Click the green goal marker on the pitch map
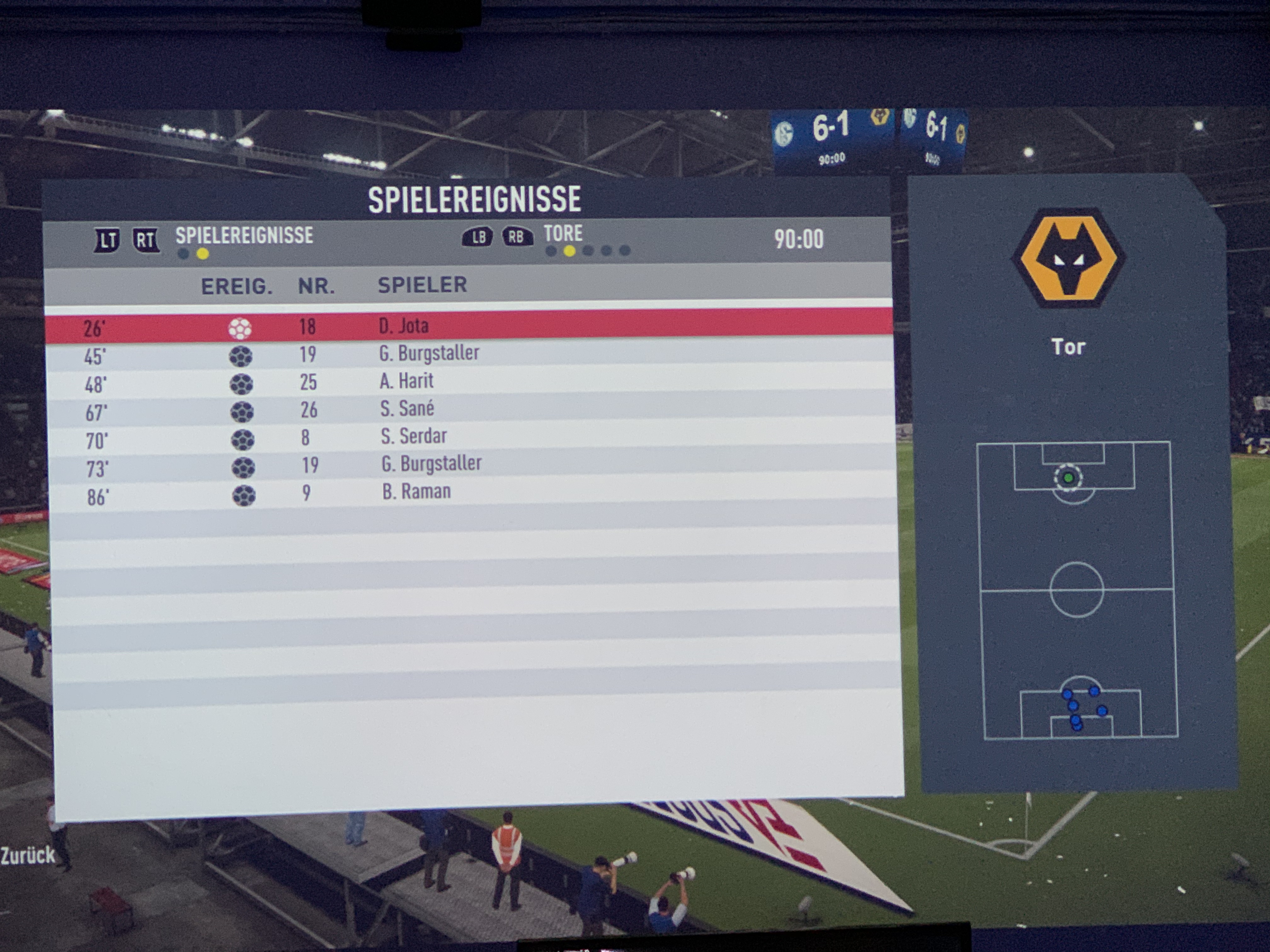 pos(1068,478)
